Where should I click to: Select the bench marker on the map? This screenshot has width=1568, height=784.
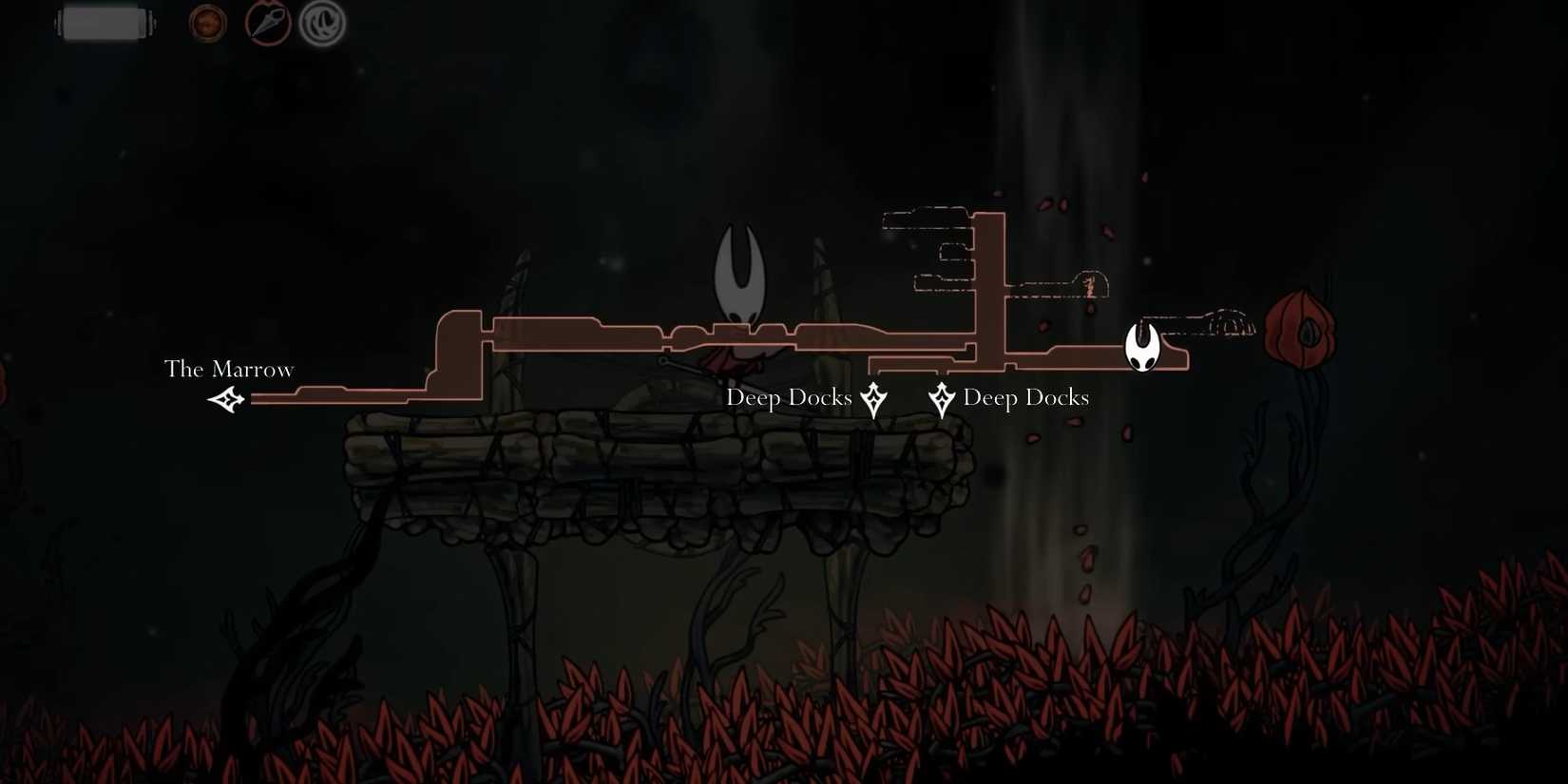(x=1088, y=286)
